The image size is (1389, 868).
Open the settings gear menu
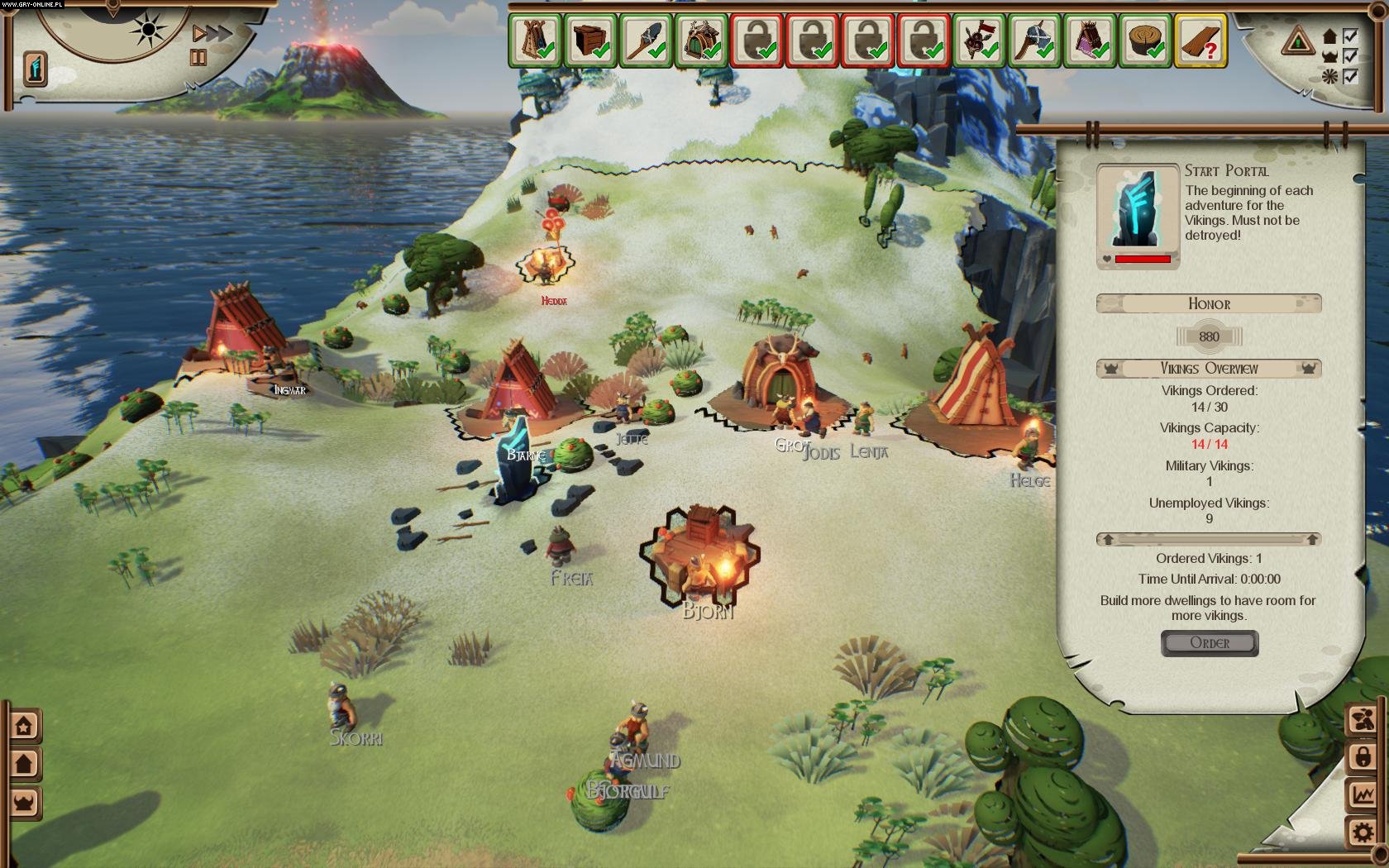(x=1363, y=831)
